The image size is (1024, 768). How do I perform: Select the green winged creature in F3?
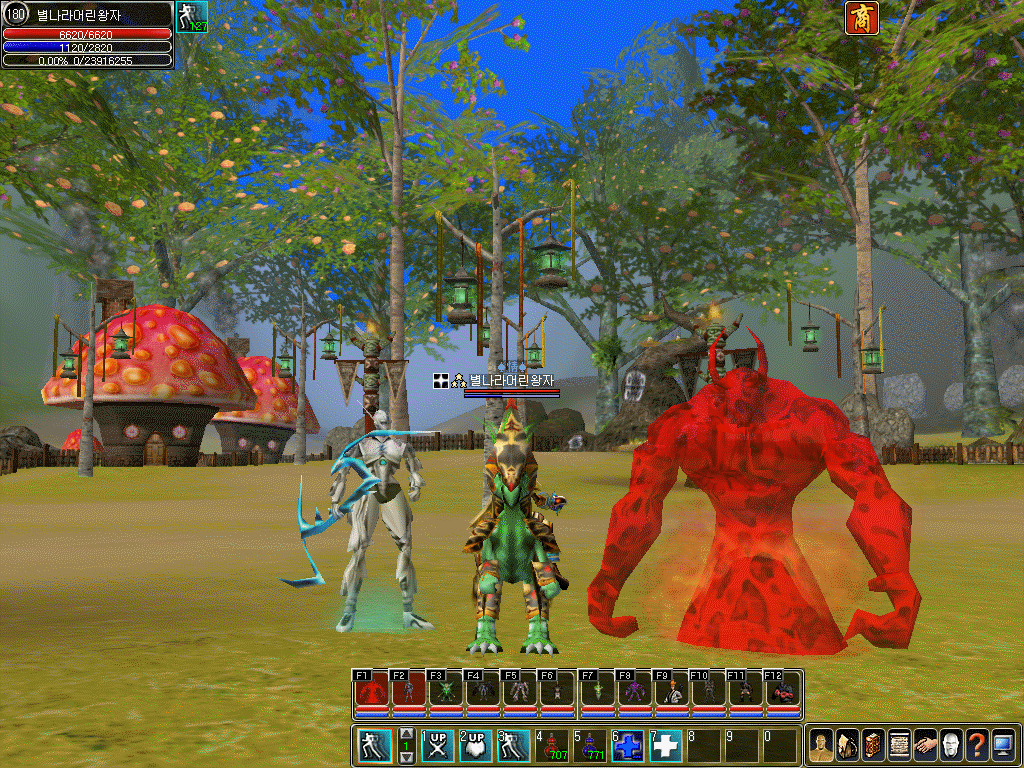point(445,691)
